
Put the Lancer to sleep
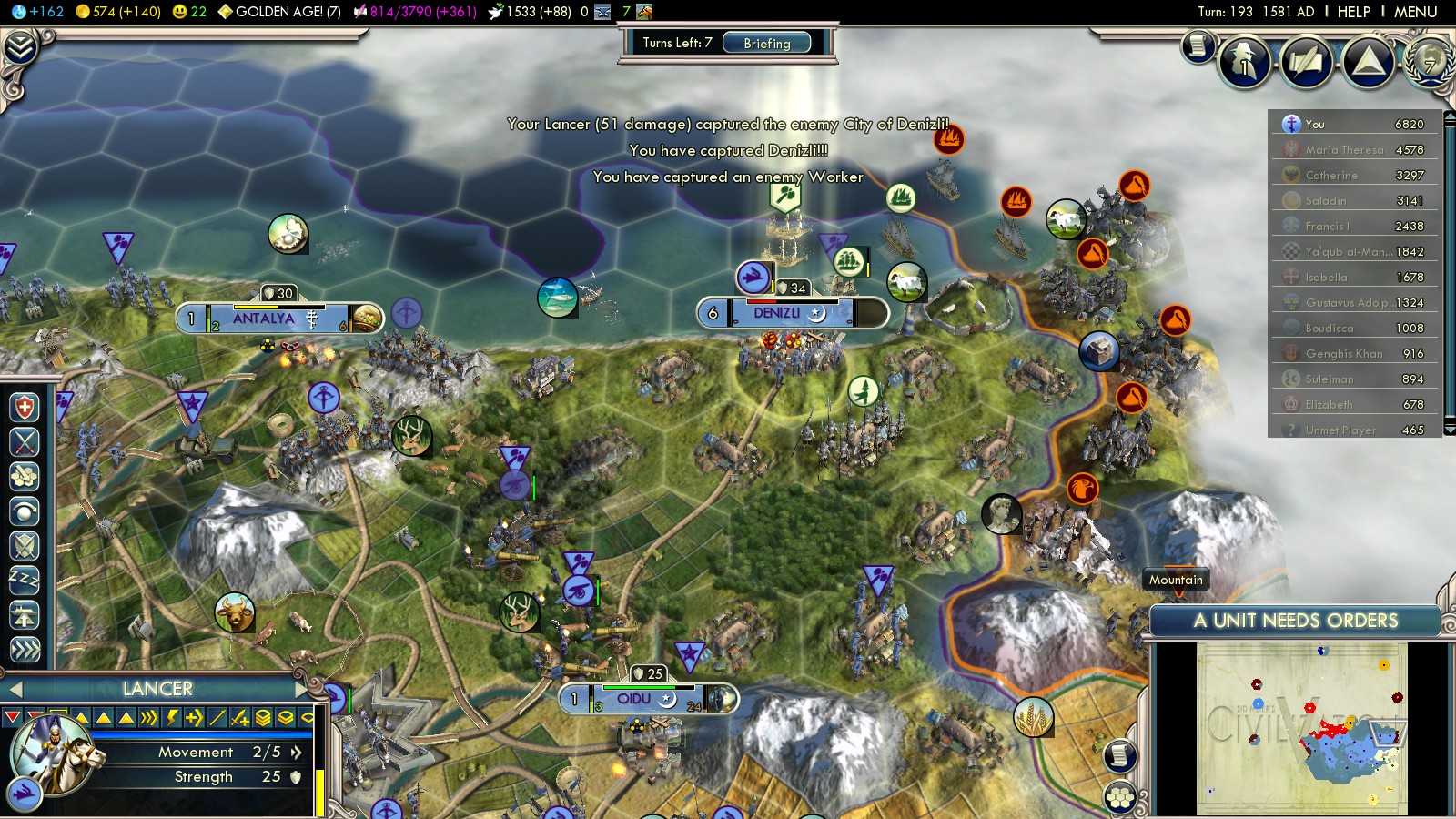pos(25,580)
